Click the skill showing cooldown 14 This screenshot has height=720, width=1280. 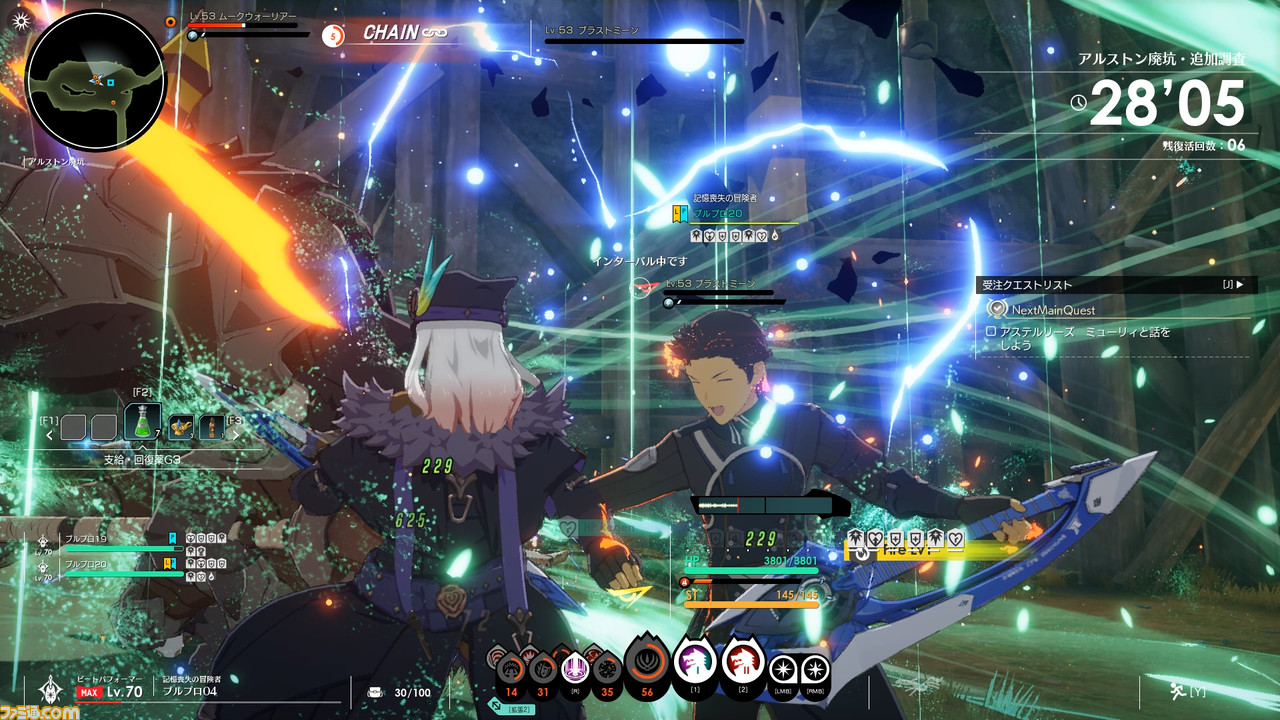(x=512, y=668)
